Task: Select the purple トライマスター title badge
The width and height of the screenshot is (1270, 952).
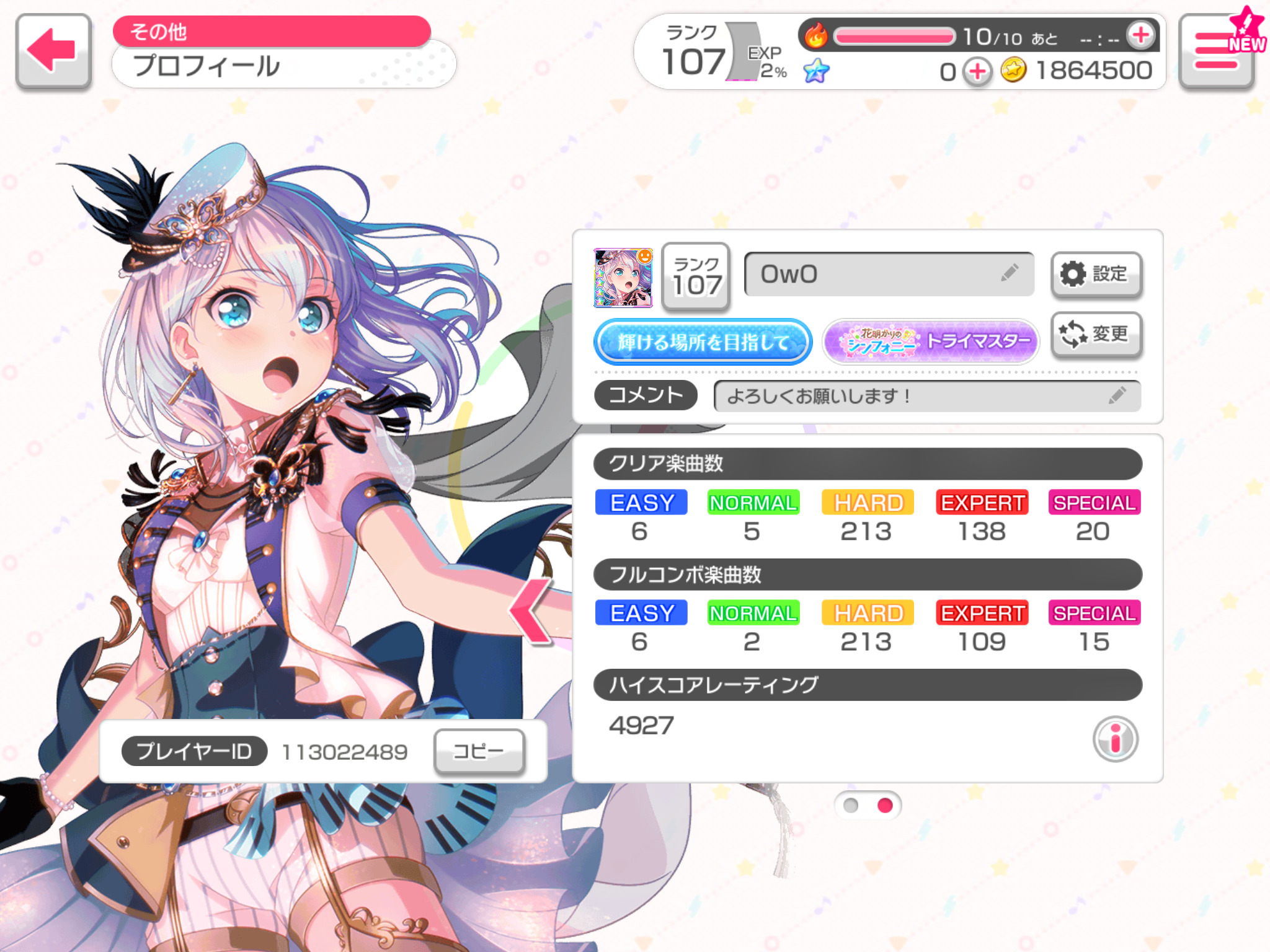Action: point(930,342)
